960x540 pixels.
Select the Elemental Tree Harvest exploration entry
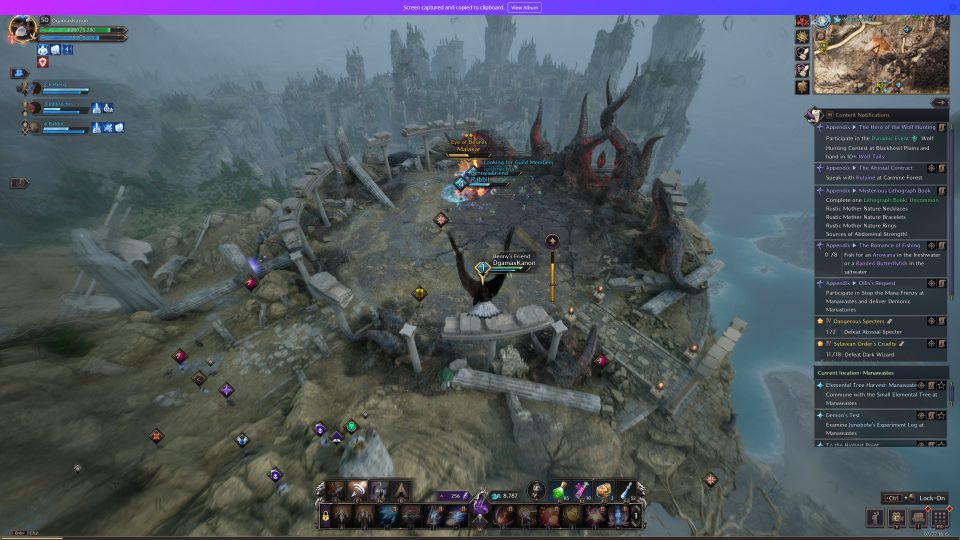[870, 384]
